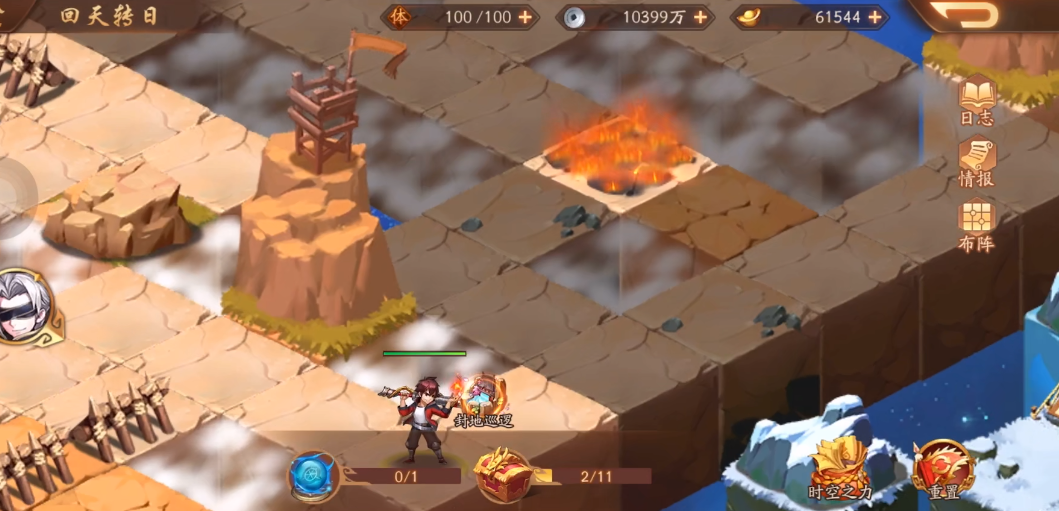Open the treasure chest progress icon
The image size is (1059, 511).
(502, 474)
